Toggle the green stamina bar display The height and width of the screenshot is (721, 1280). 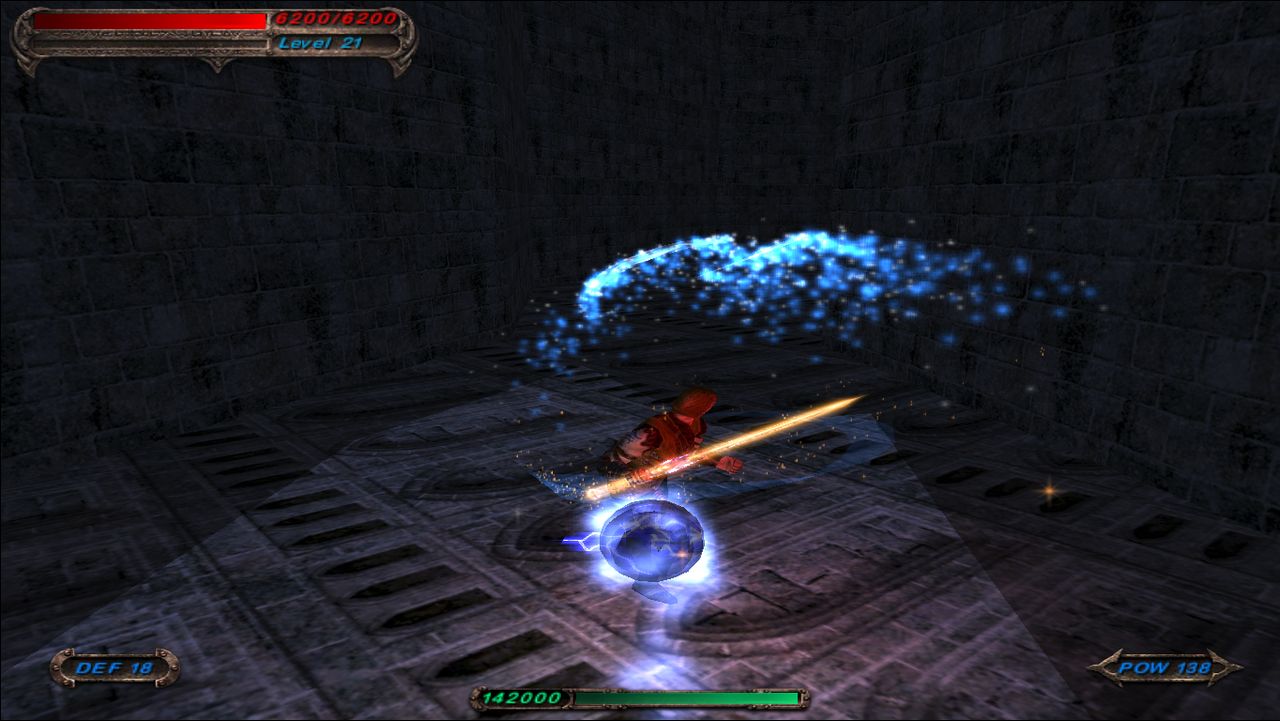coord(685,695)
